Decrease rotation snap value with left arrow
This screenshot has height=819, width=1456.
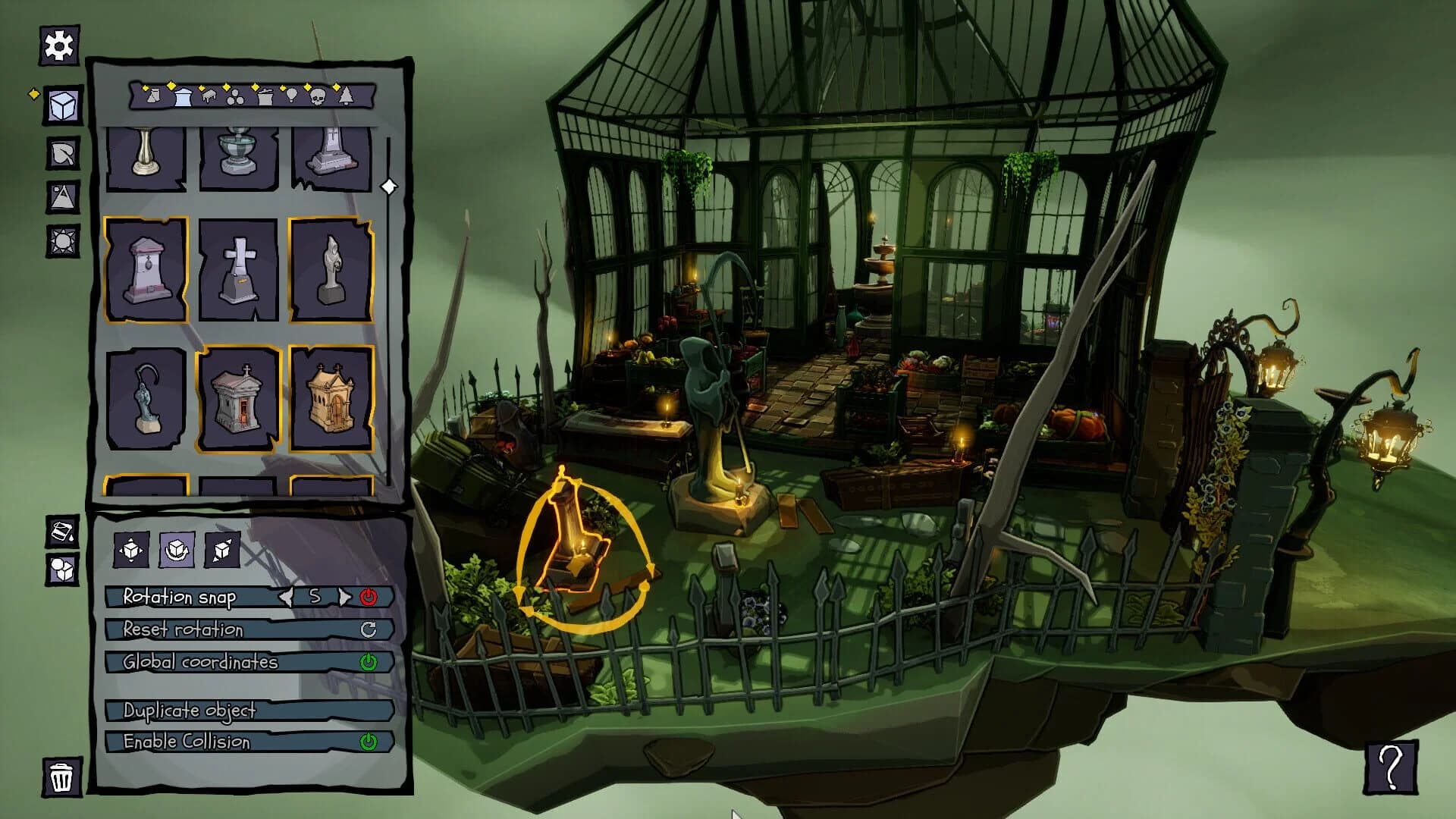click(x=286, y=596)
